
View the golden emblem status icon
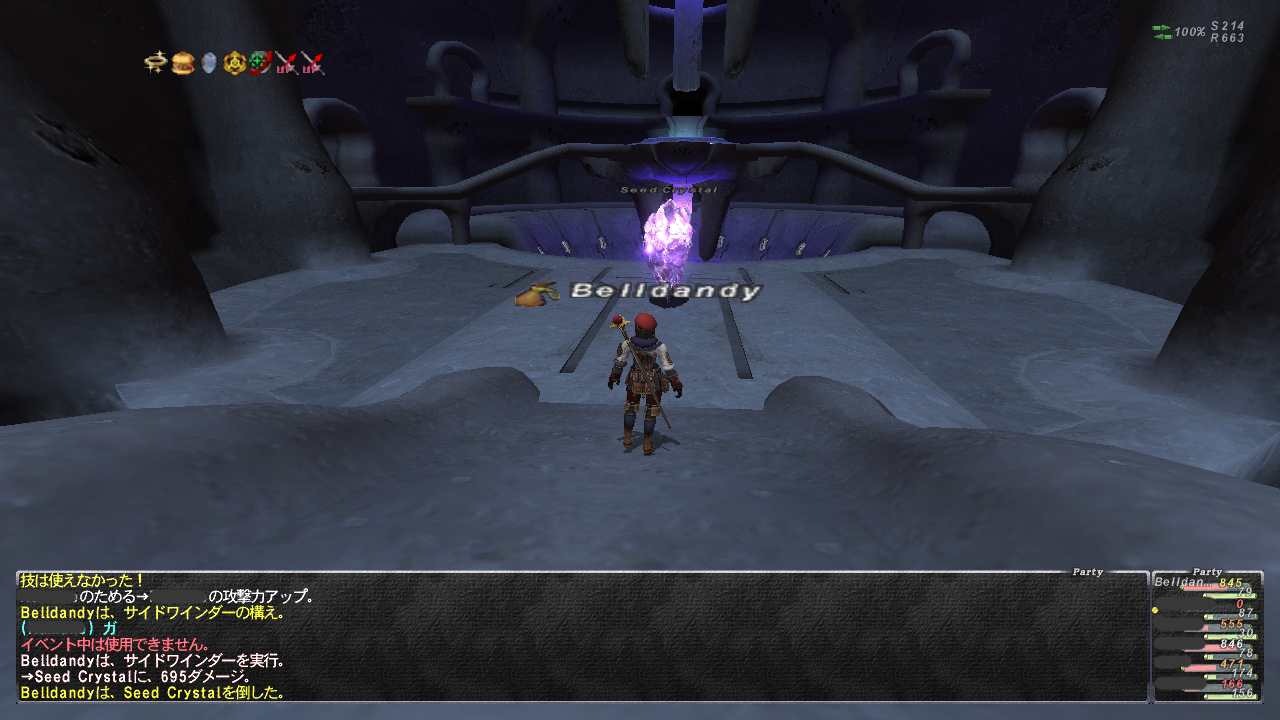tap(235, 63)
